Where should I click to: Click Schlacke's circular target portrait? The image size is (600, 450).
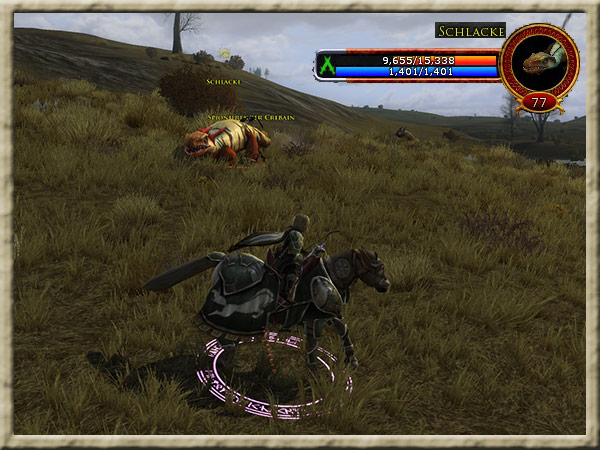pos(539,62)
